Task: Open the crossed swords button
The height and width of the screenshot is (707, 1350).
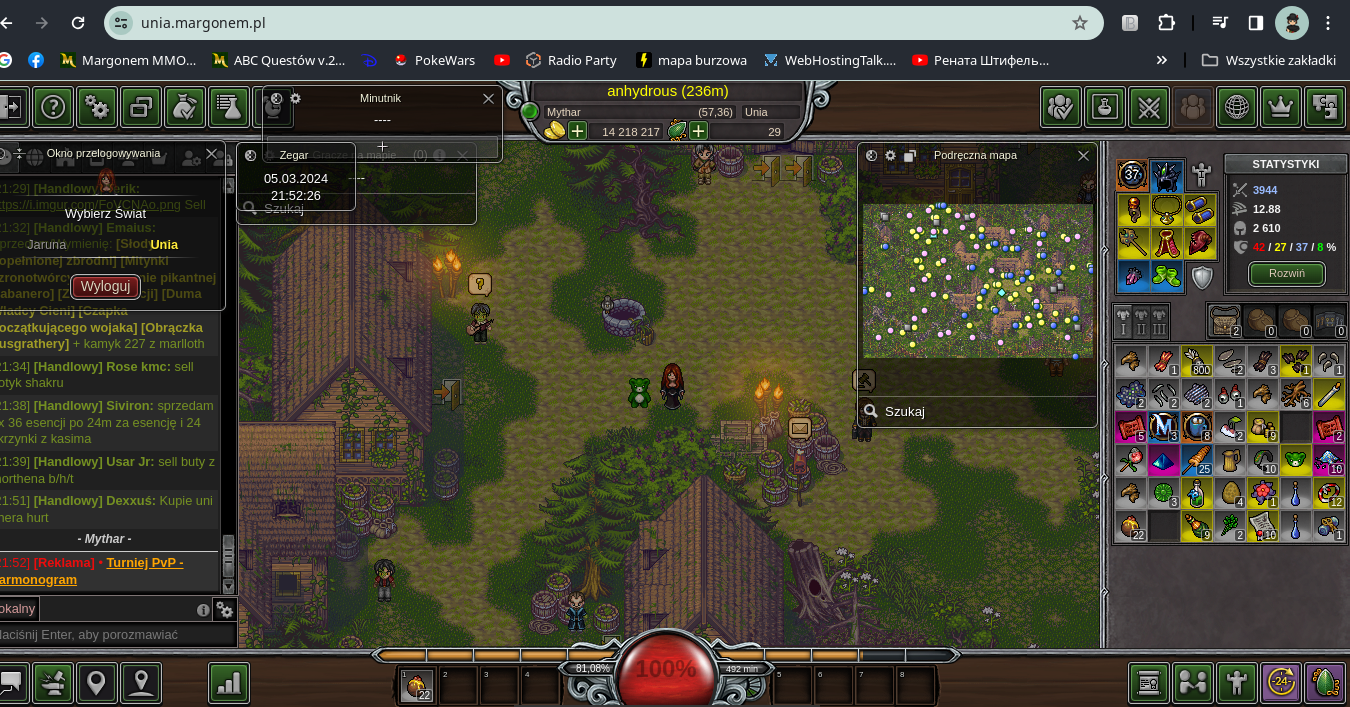Action: (1149, 107)
